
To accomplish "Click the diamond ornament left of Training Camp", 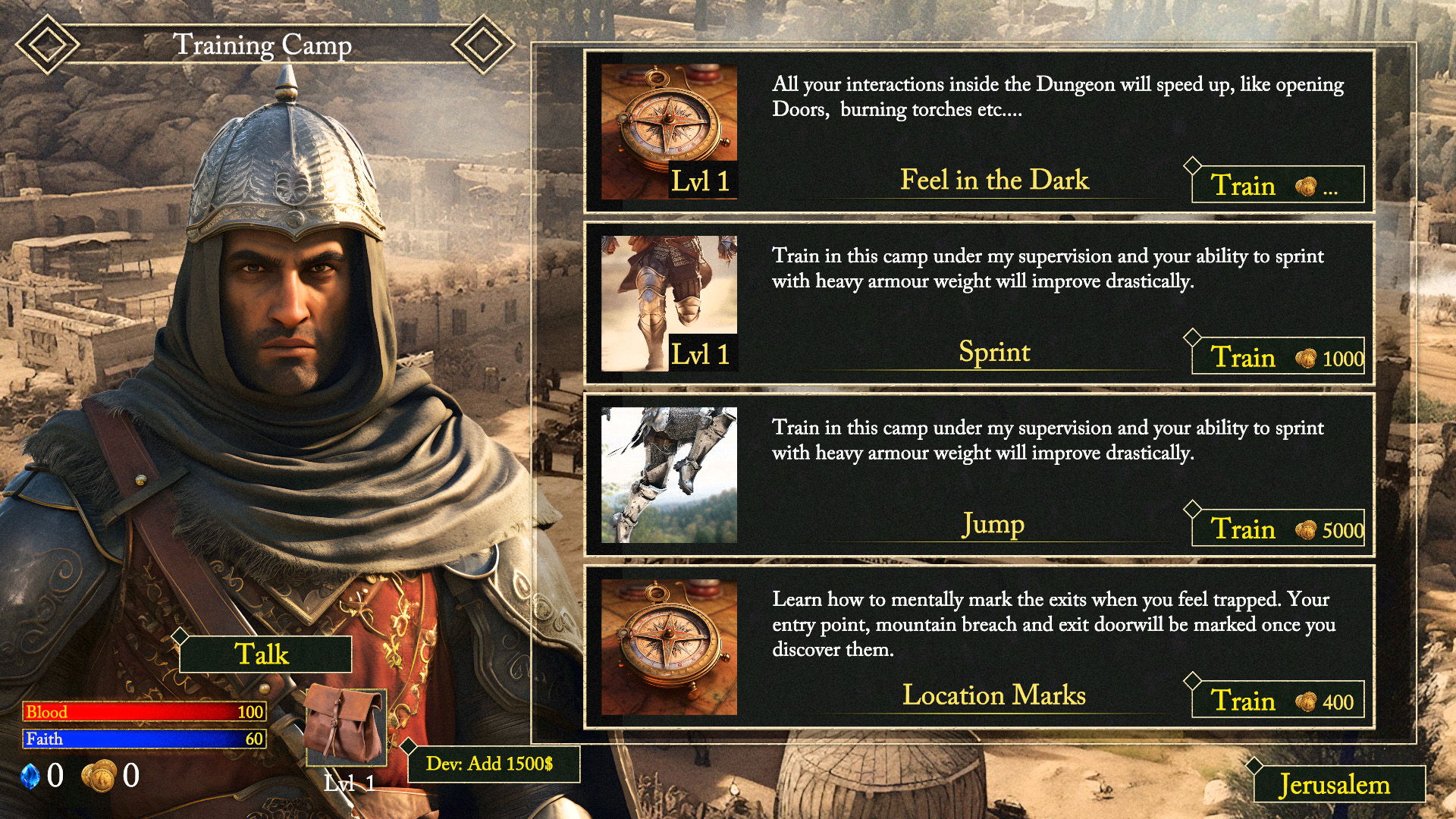I will [x=47, y=42].
